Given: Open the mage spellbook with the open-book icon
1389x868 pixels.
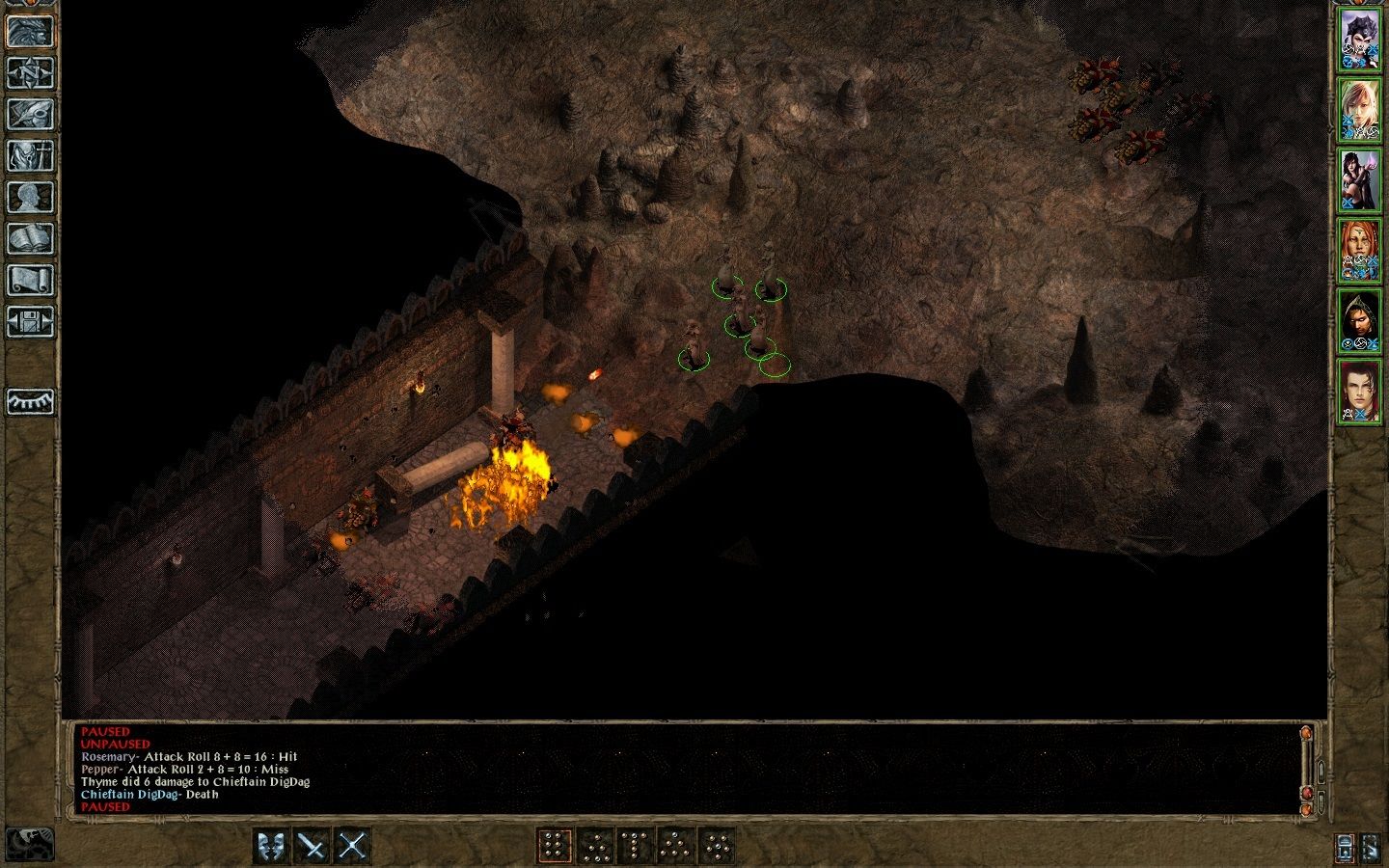Looking at the screenshot, I should pyautogui.click(x=30, y=238).
